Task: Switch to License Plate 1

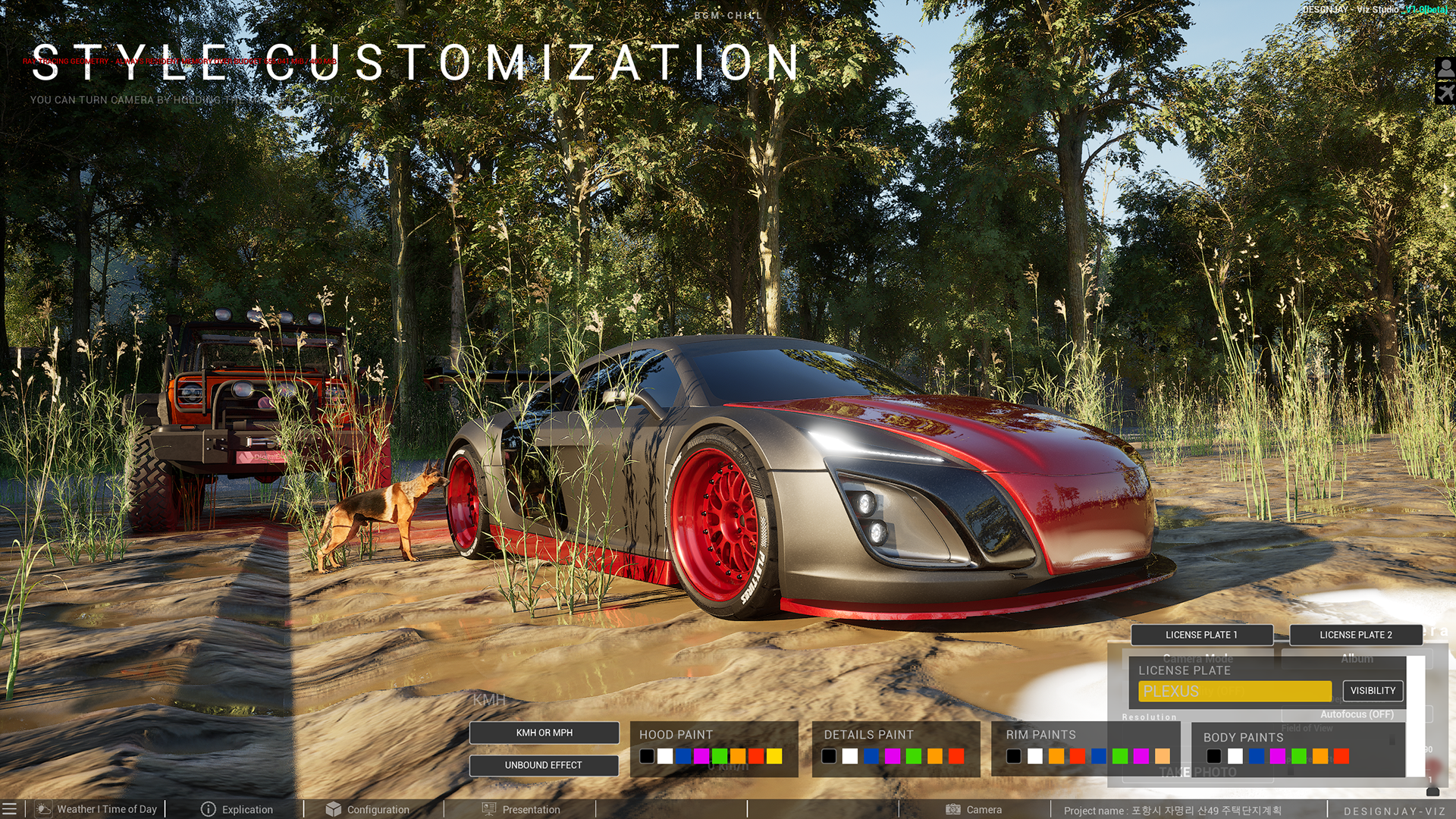Action: coord(1201,635)
